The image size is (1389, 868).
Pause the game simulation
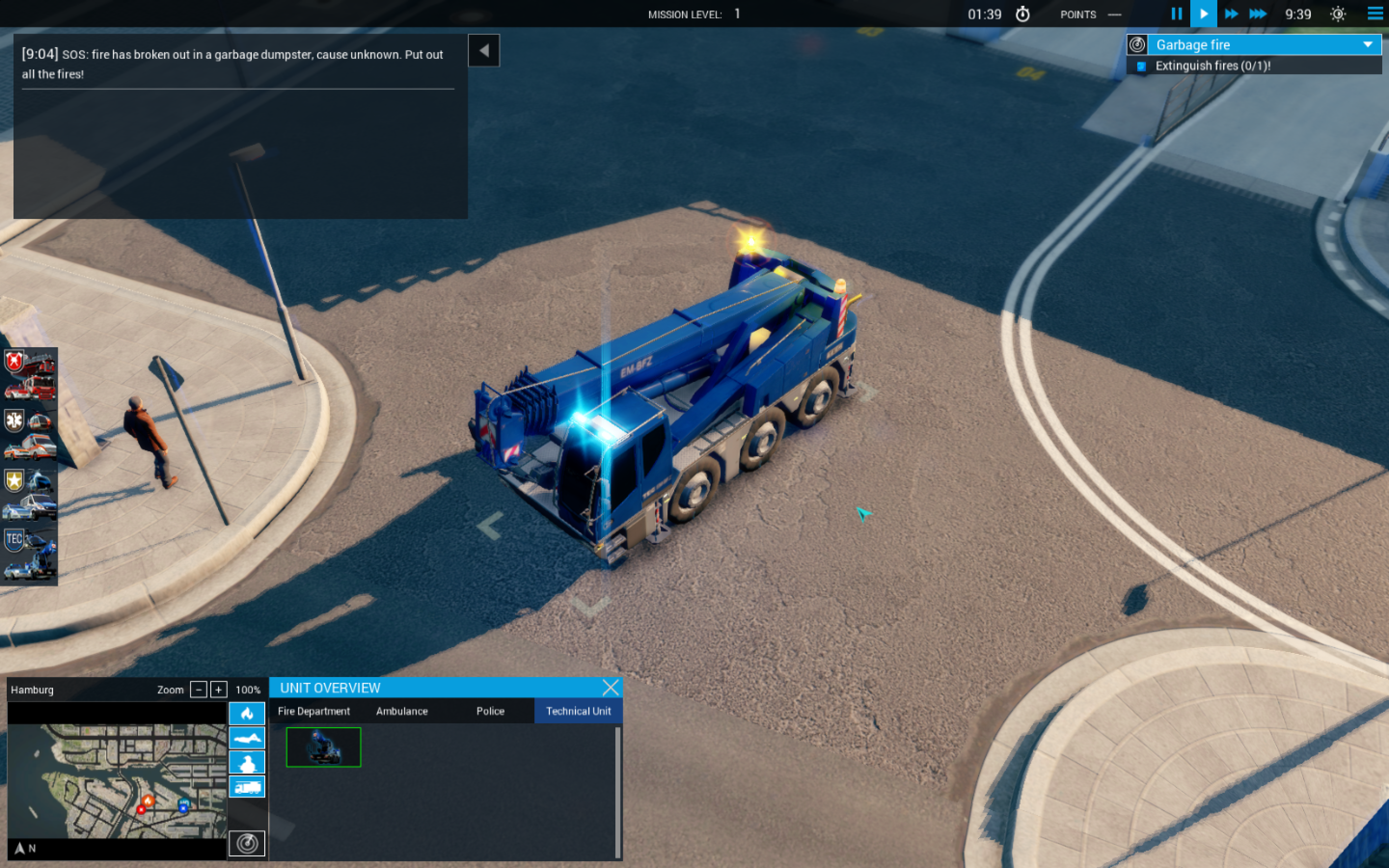tap(1176, 14)
